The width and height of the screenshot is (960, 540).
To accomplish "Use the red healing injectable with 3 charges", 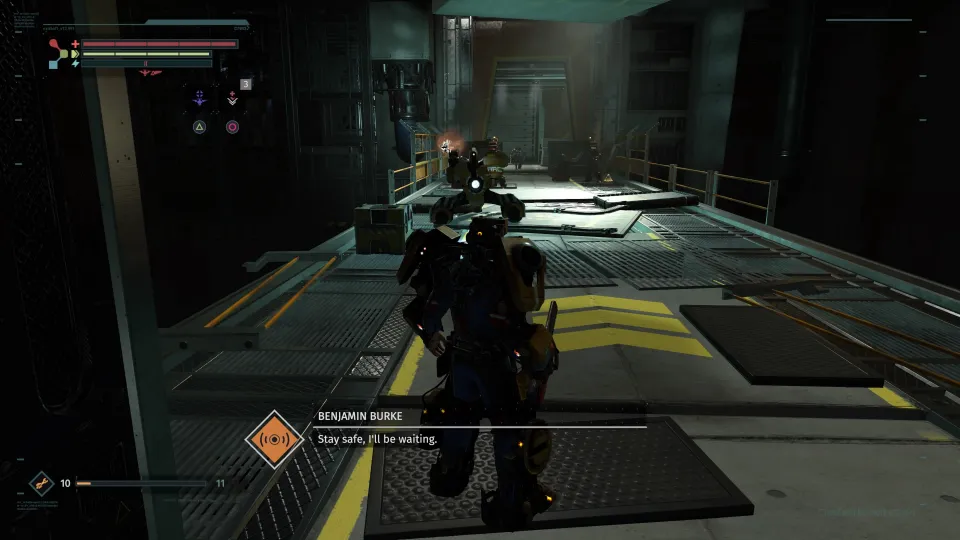I will click(232, 98).
